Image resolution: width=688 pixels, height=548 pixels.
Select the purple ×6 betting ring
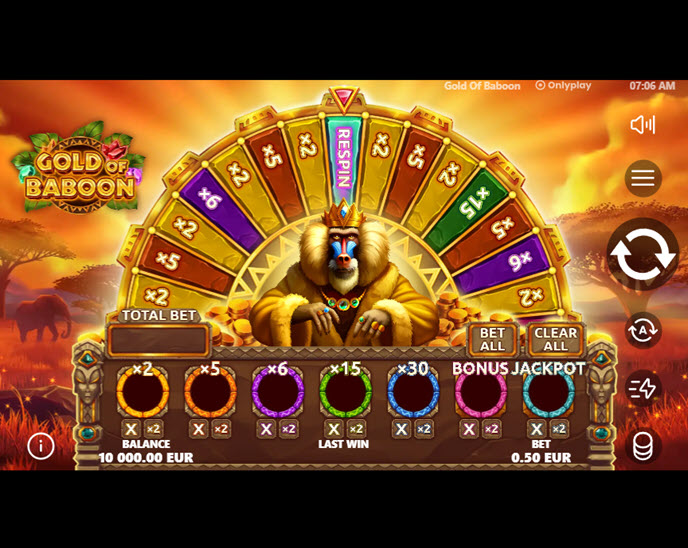point(277,392)
